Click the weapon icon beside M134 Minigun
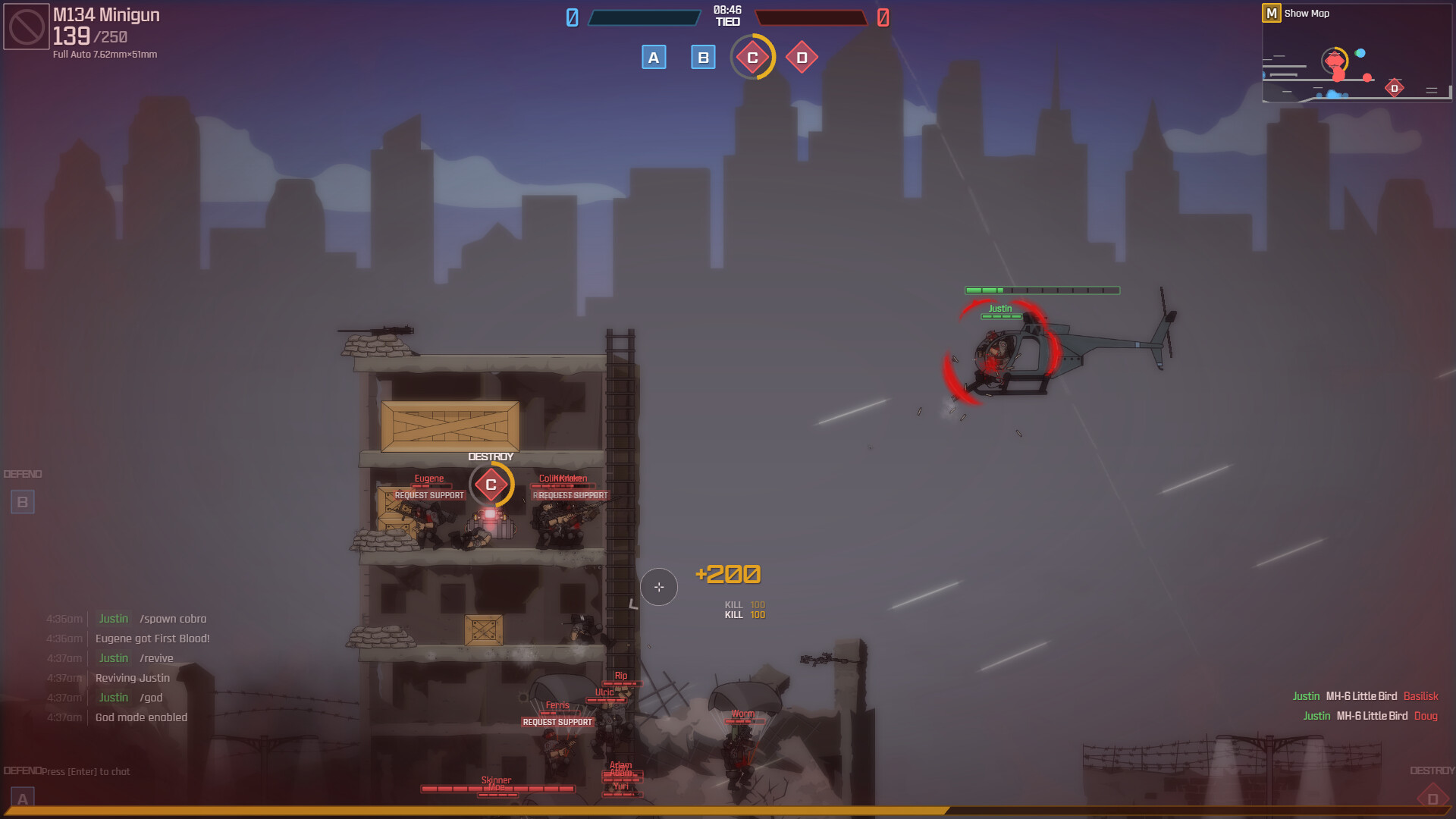1456x819 pixels. point(25,25)
